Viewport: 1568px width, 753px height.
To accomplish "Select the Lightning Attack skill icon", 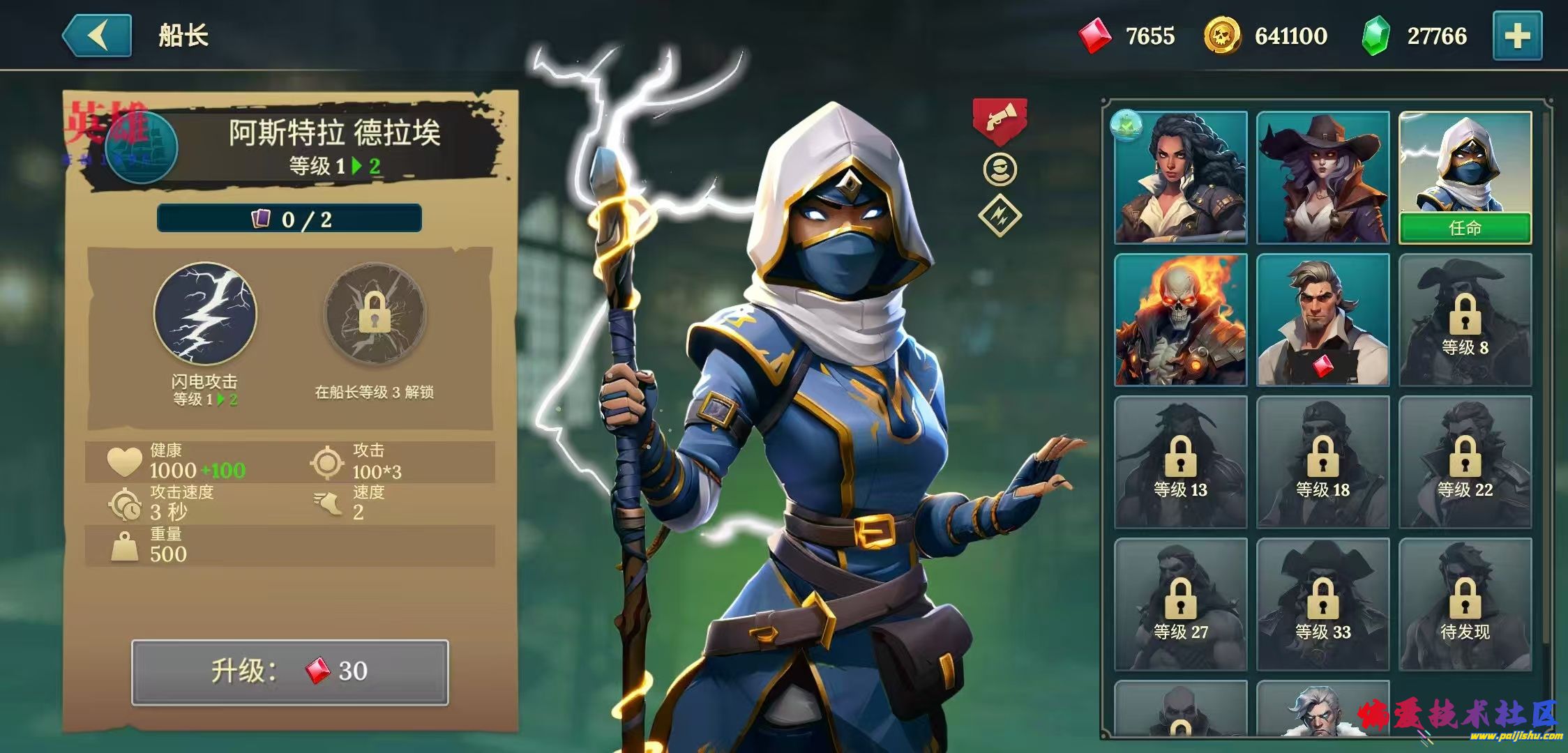I will (x=205, y=314).
